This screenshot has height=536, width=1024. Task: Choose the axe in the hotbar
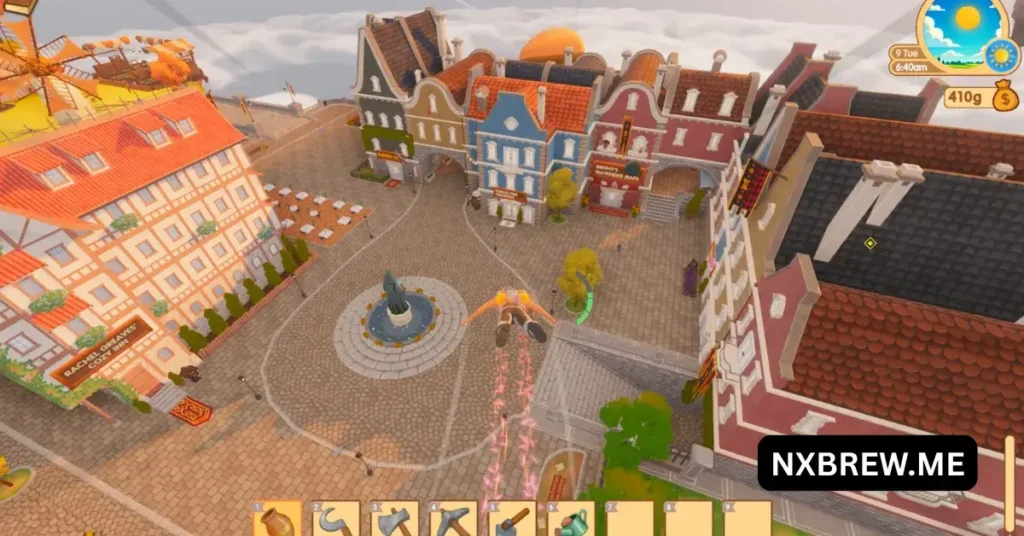pyautogui.click(x=395, y=520)
